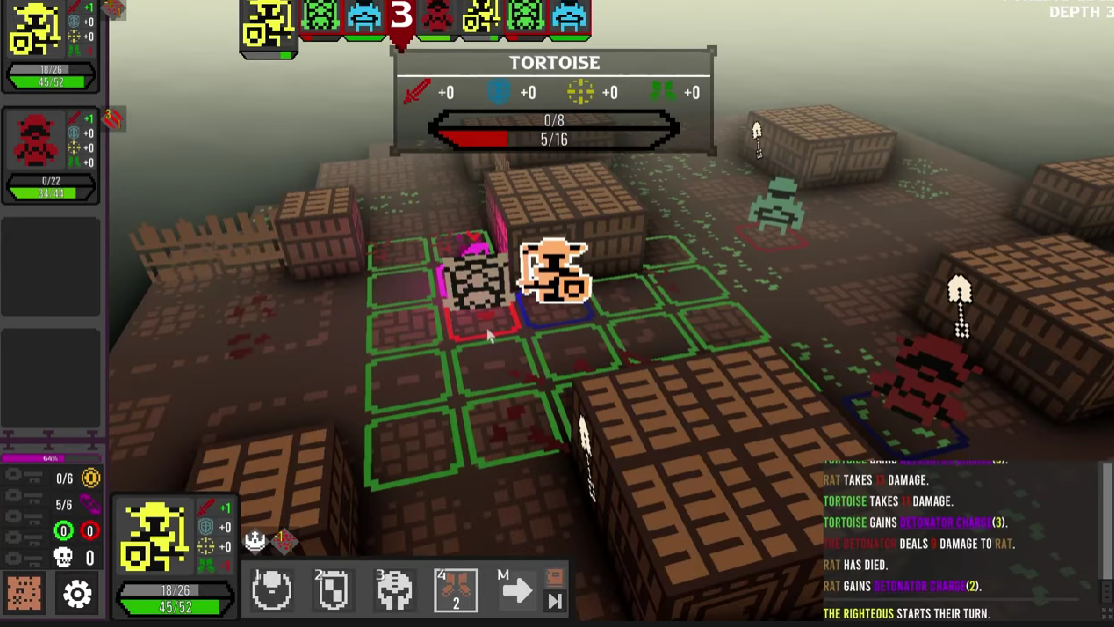Screen dimensions: 1114x627
Task: Select the active yellow knight turn portrait
Action: pos(269,24)
